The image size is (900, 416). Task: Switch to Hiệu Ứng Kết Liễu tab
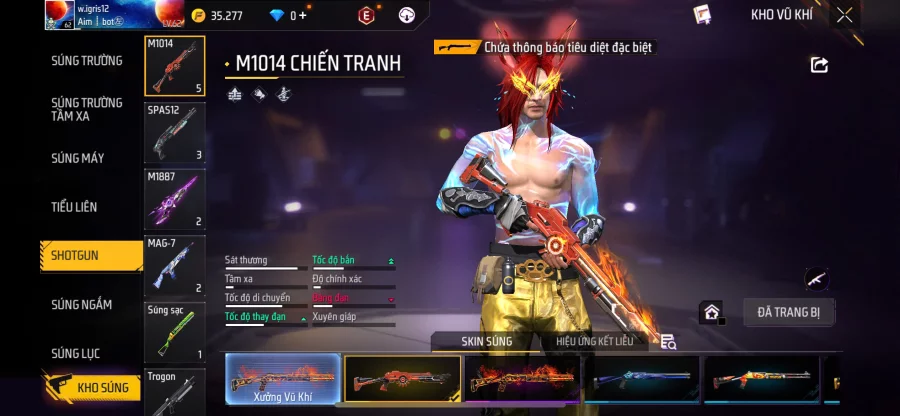coord(595,342)
